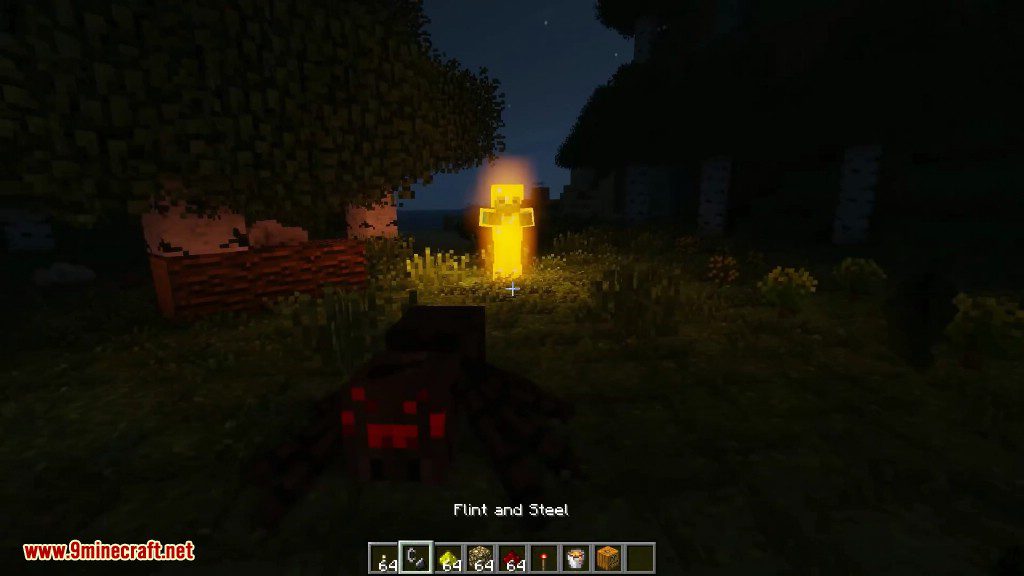Image resolution: width=1024 pixels, height=576 pixels.
Task: Pick the redstone torch hotbar slot
Action: point(543,557)
